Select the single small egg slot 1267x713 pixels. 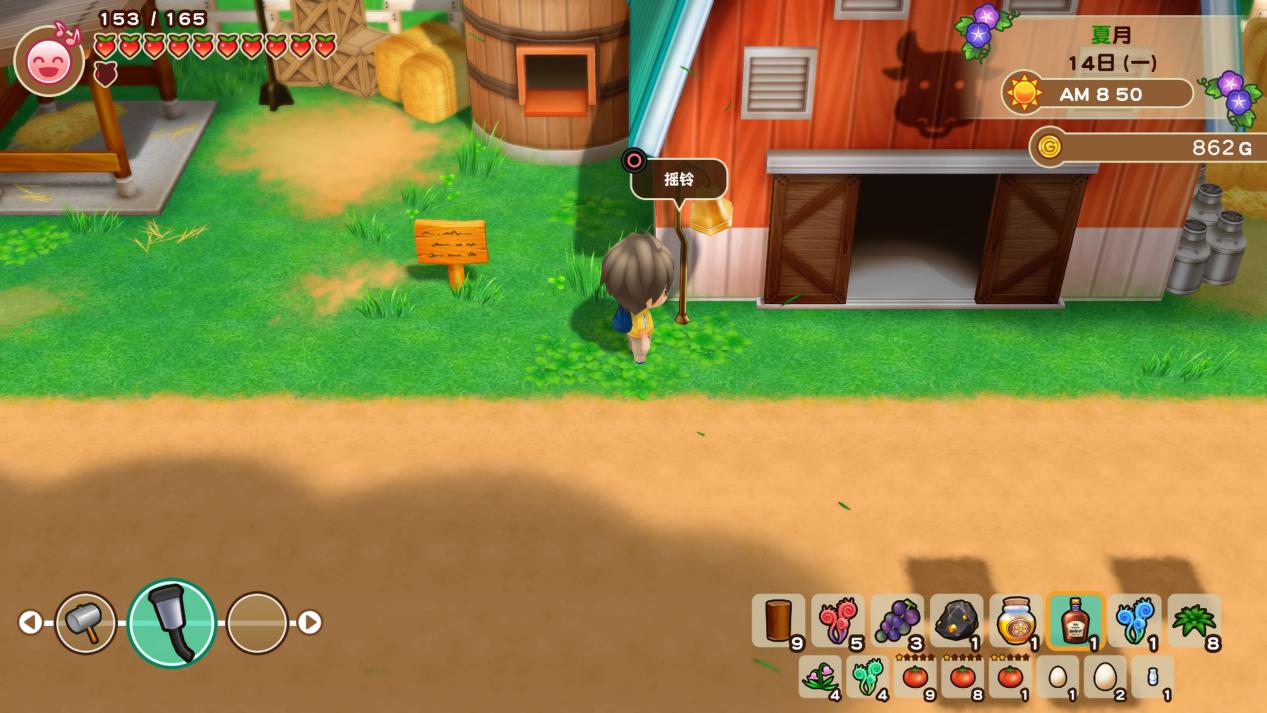[1057, 677]
